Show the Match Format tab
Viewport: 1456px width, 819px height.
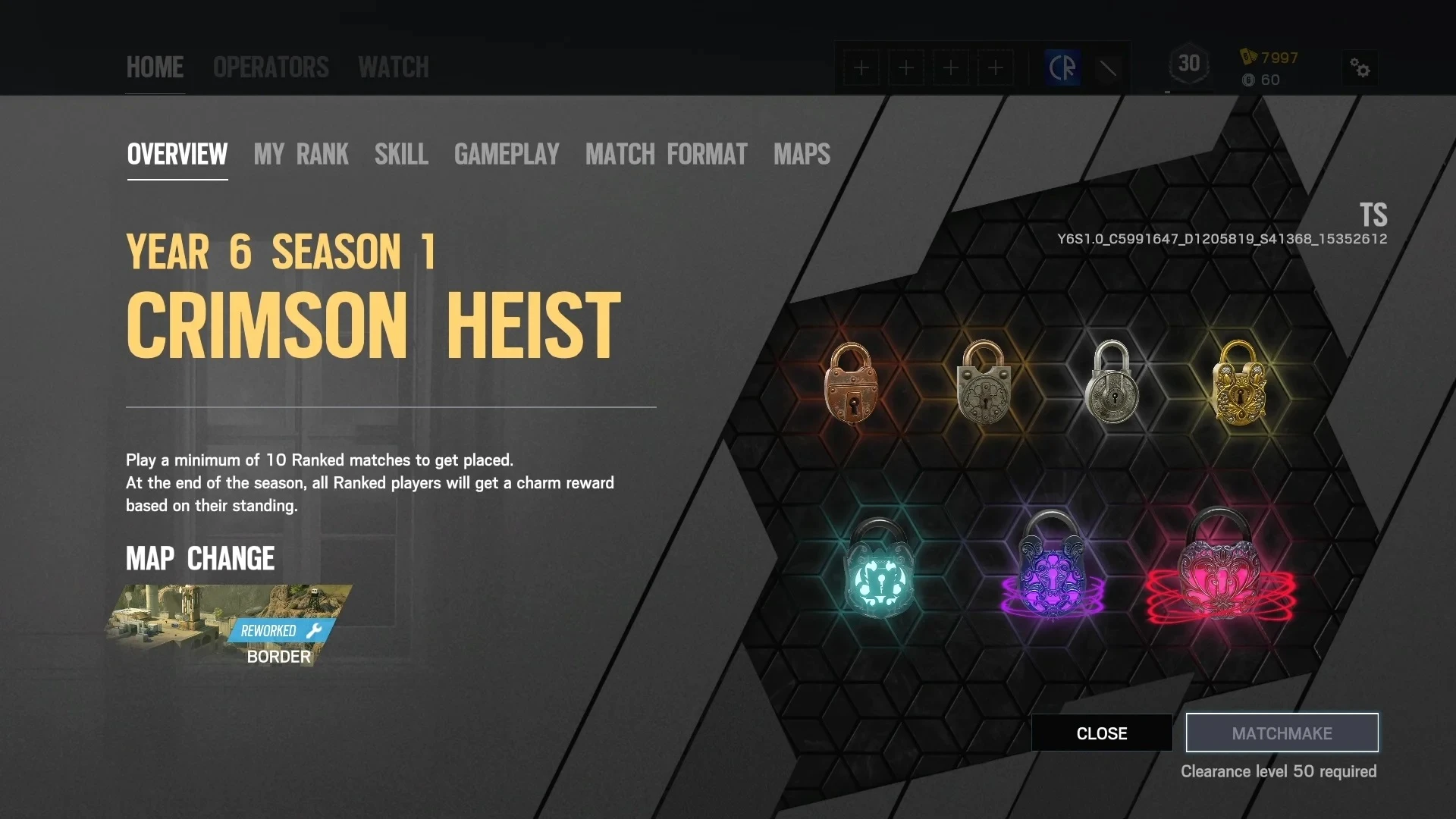click(x=666, y=155)
